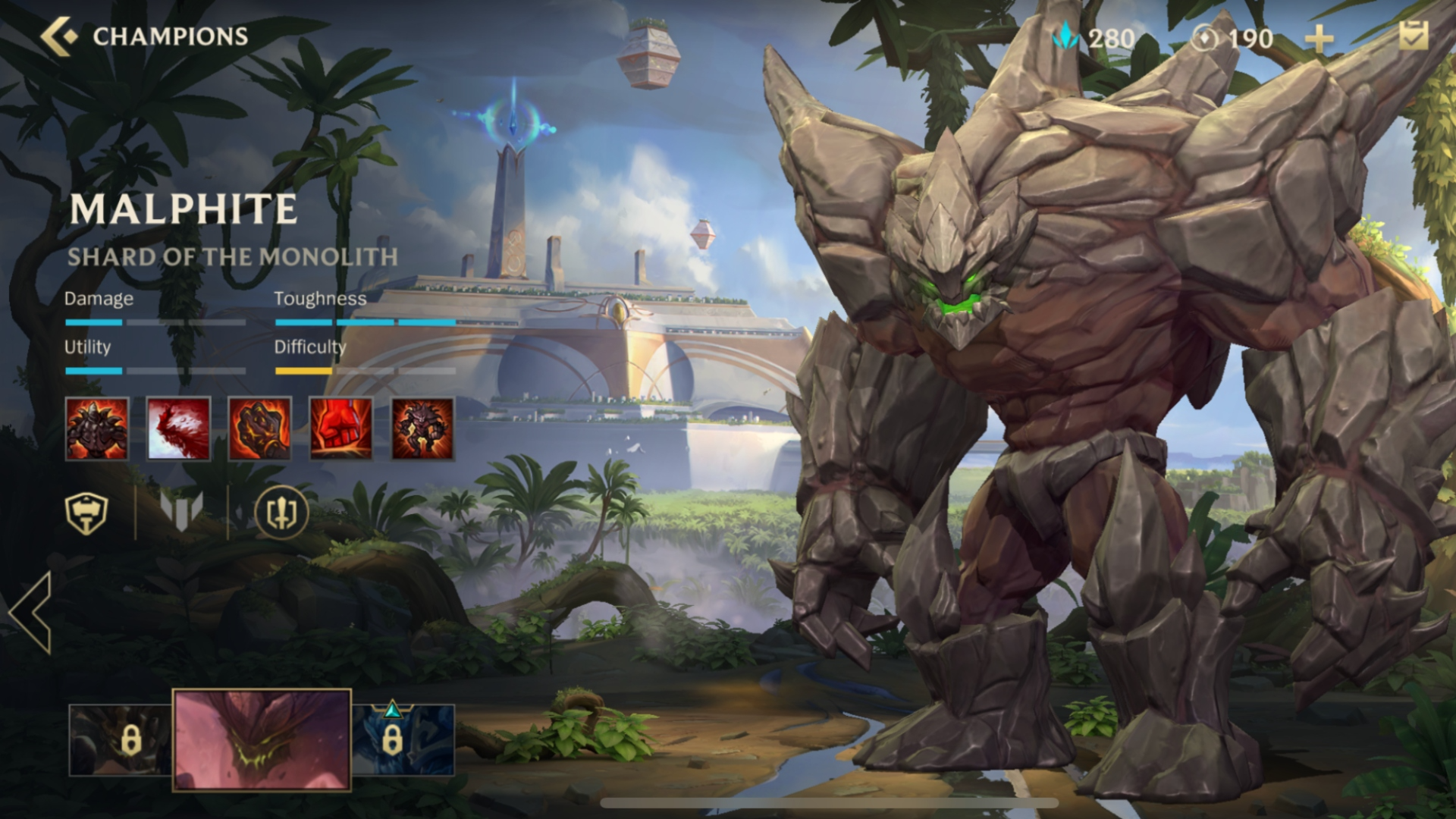Show the flaming rock fist ability
Screen dimensions: 1456x819
pos(259,428)
